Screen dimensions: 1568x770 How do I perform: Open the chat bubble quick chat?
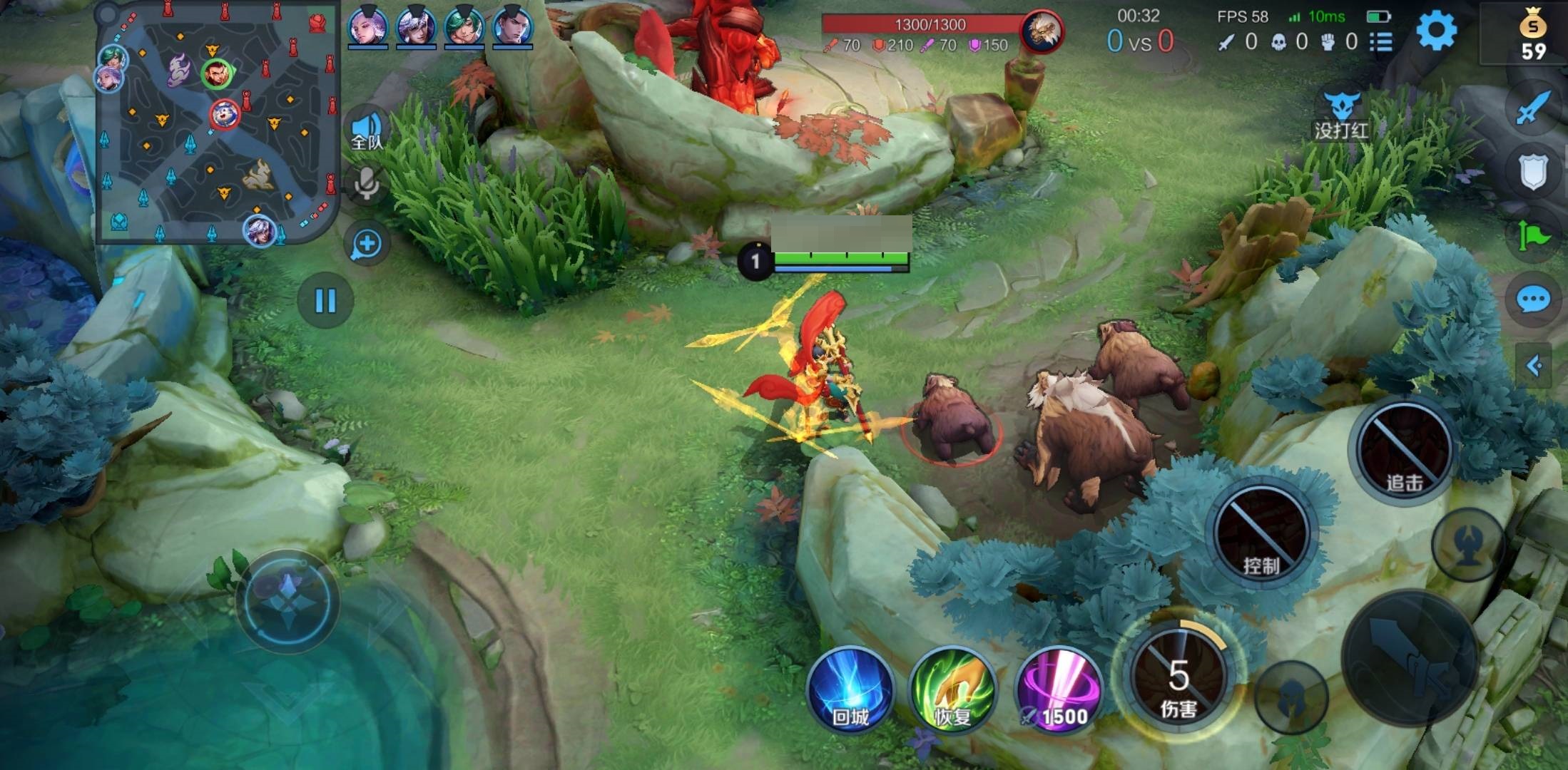[x=1532, y=299]
